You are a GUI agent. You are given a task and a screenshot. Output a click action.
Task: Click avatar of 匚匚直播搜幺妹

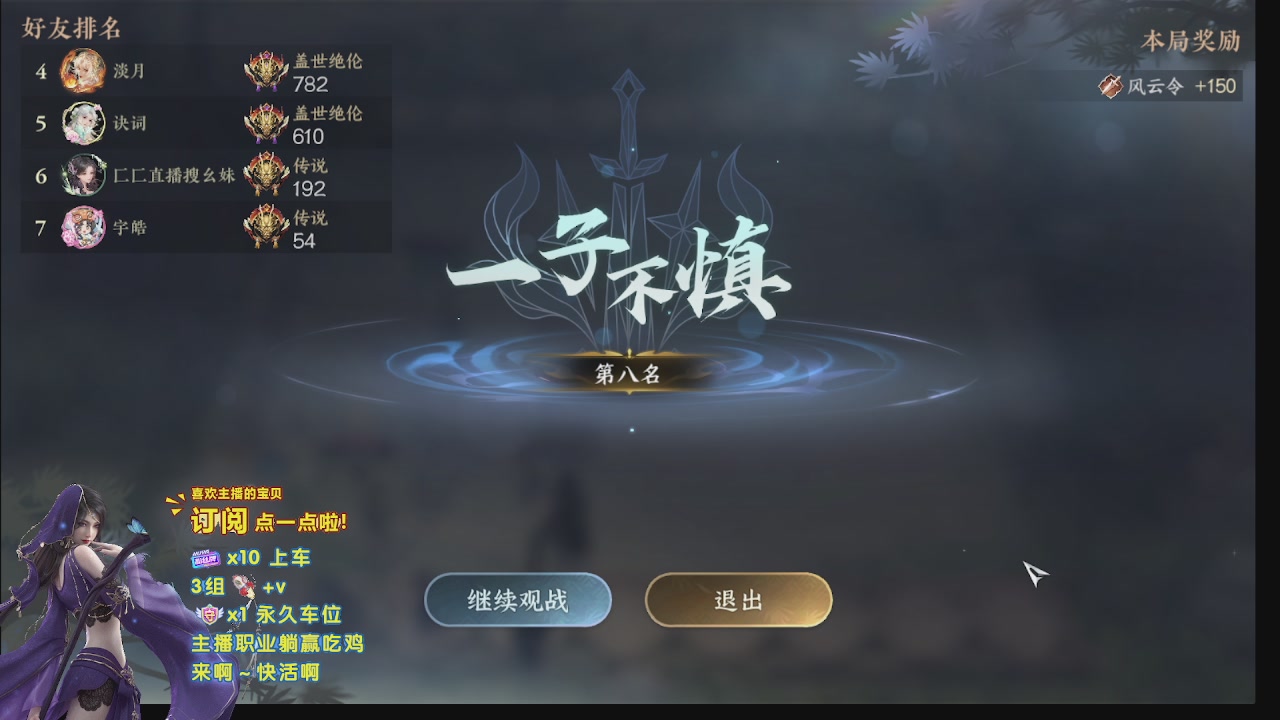[83, 176]
